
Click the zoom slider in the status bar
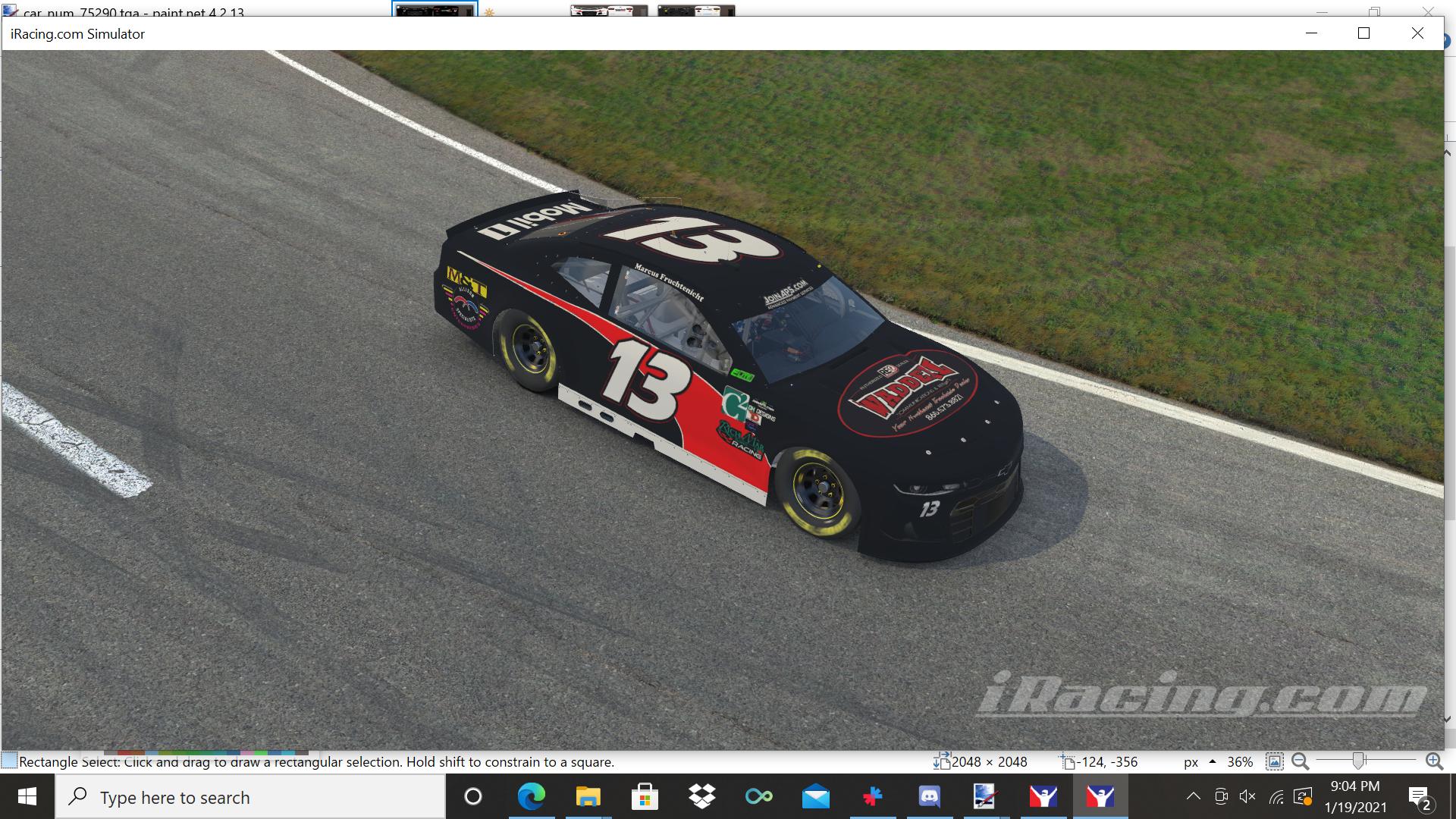point(1359,761)
